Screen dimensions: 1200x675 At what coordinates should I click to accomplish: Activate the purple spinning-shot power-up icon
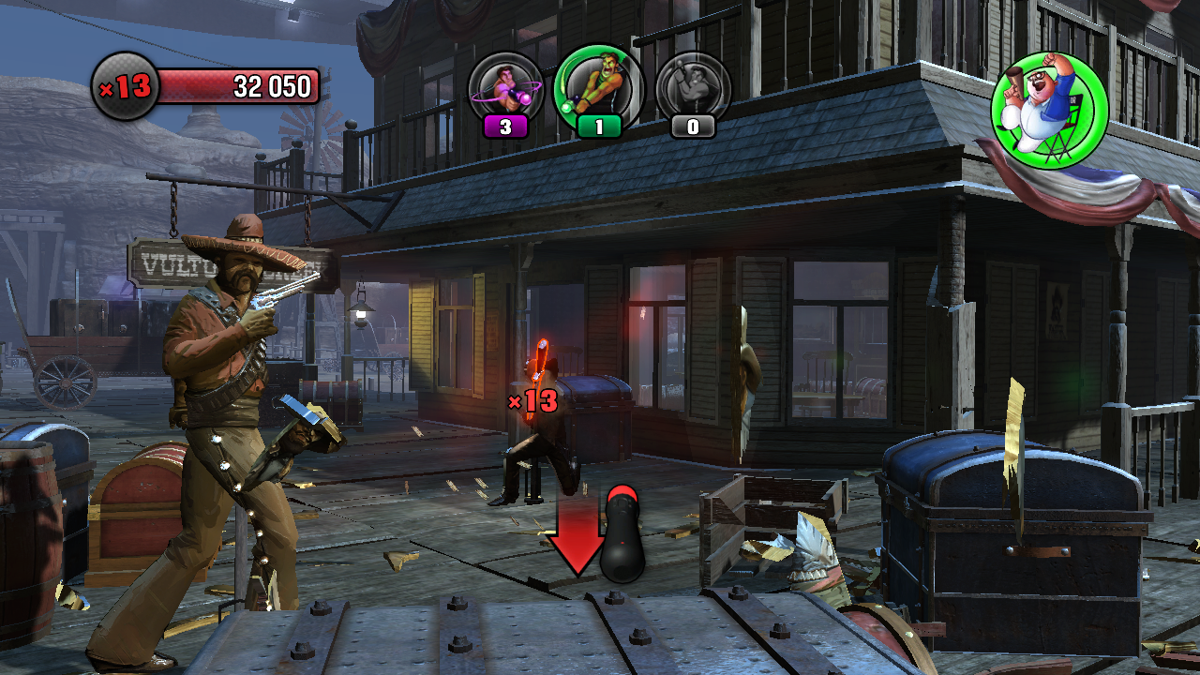point(506,88)
